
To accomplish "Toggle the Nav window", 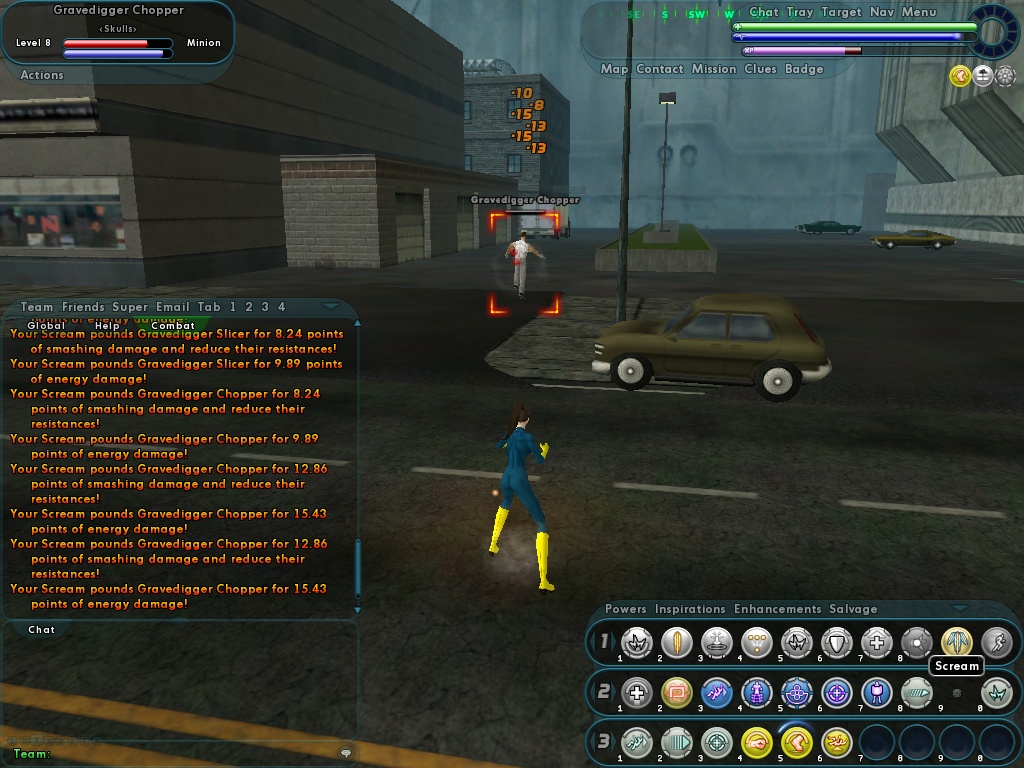I will 882,12.
